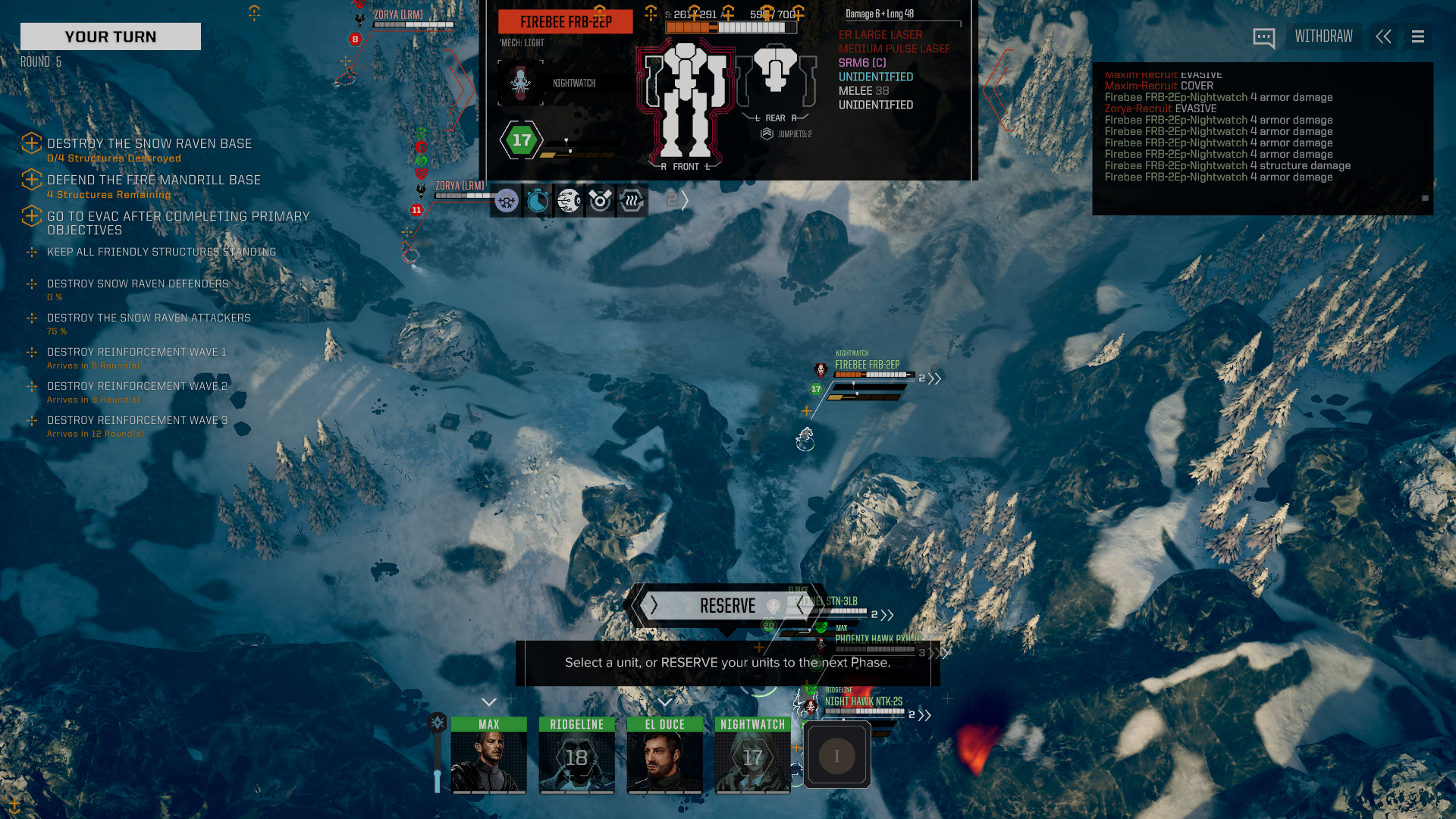Click the heat waves hexagon icon
The height and width of the screenshot is (819, 1456).
click(631, 201)
